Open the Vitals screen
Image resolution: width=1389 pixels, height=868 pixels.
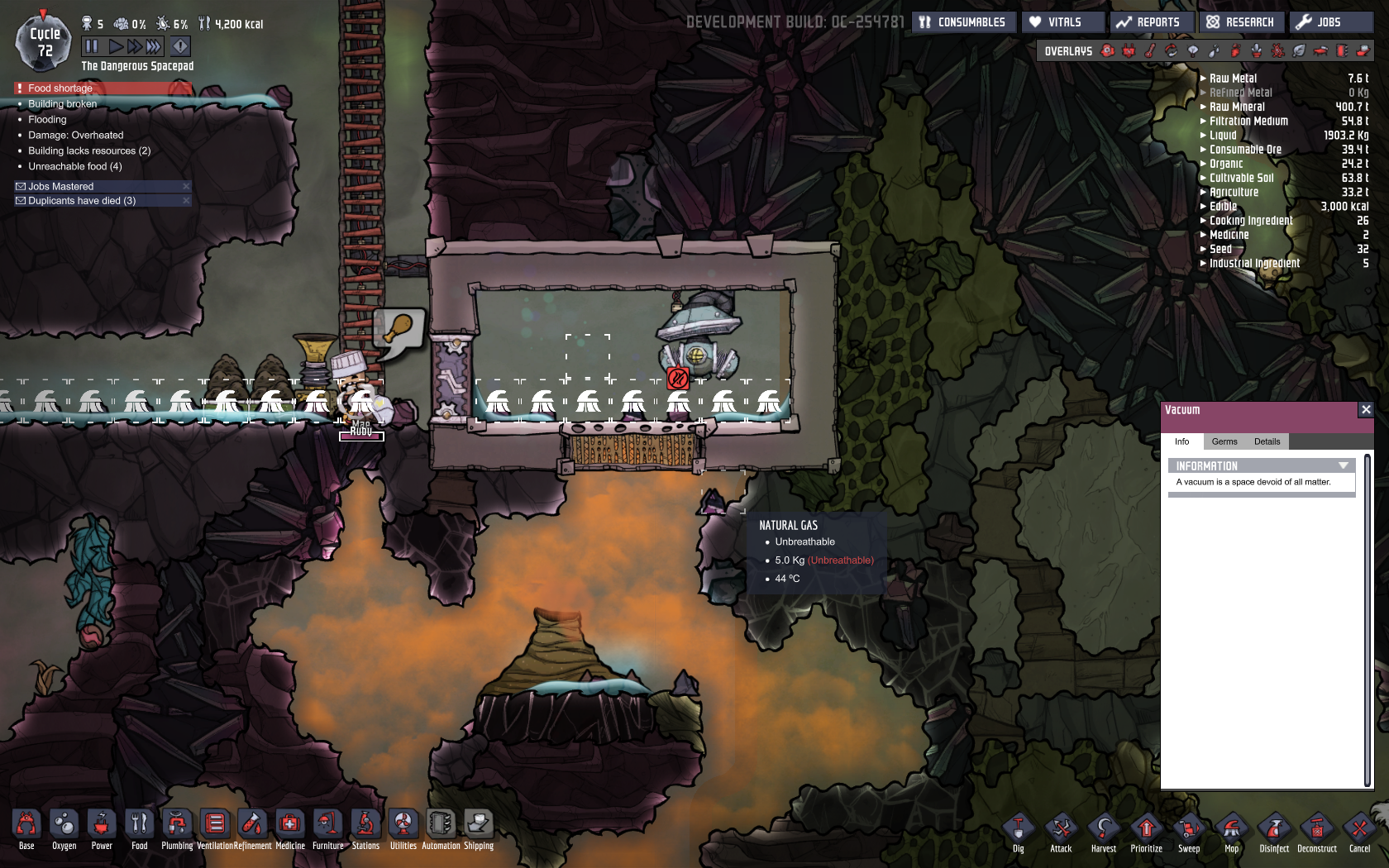tap(1063, 22)
